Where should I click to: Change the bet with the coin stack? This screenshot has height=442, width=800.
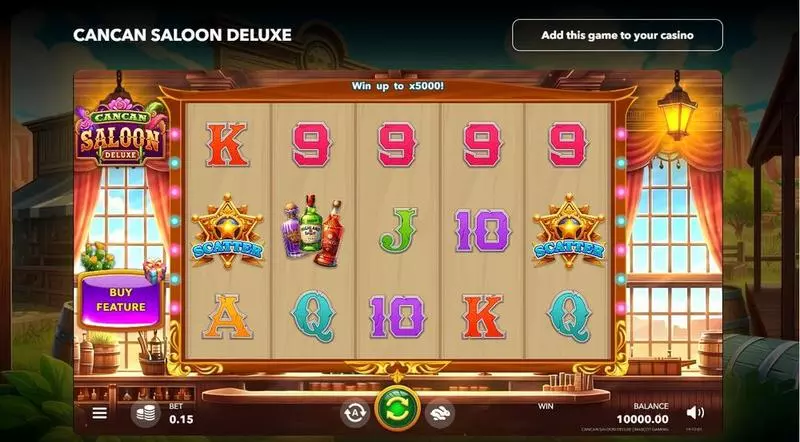(145, 413)
